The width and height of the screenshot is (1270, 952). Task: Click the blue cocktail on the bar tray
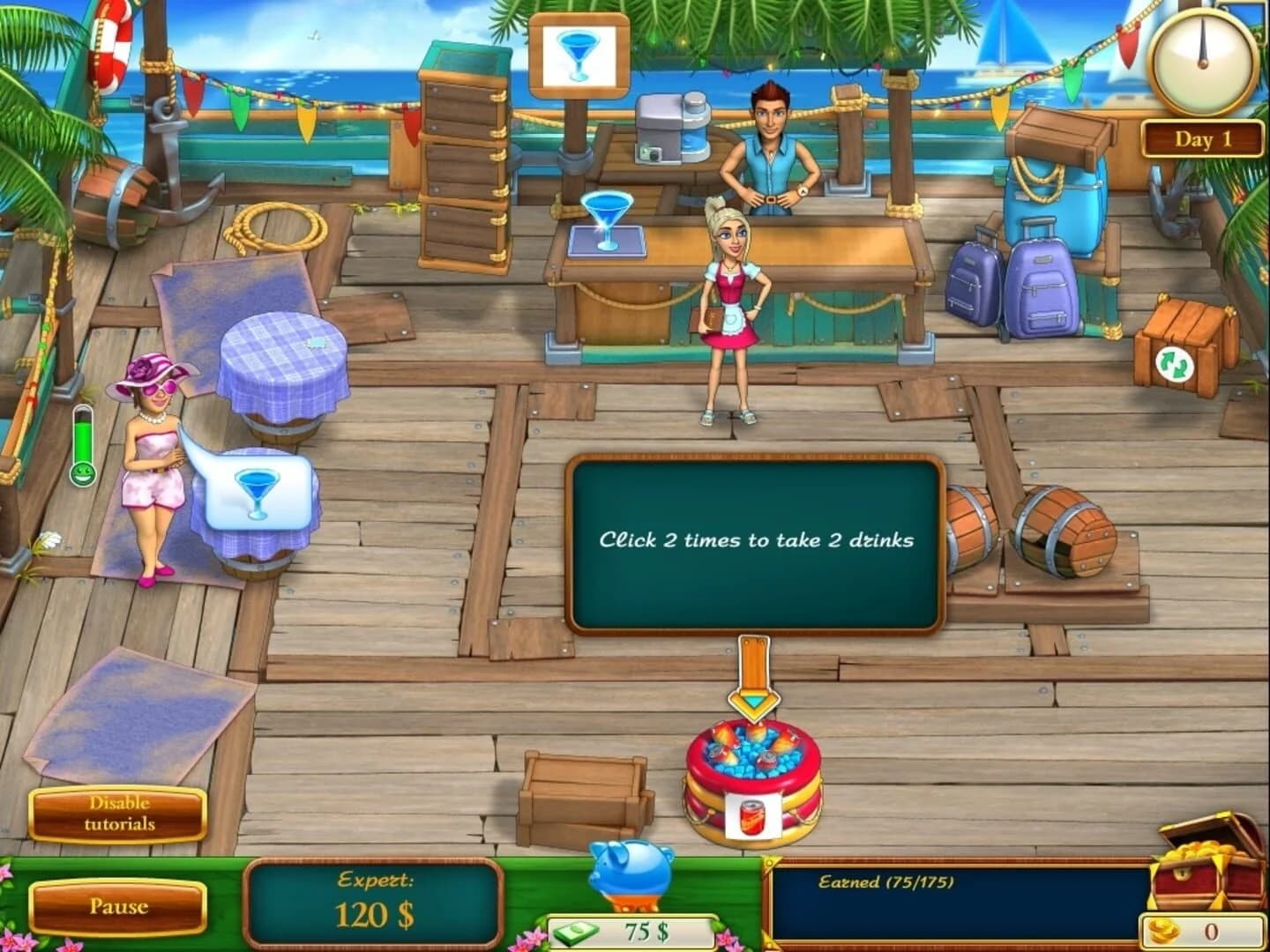[605, 220]
